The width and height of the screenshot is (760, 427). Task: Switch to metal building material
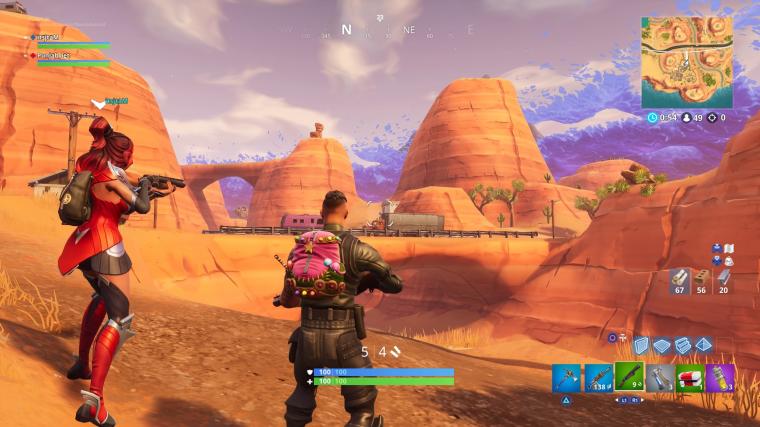pyautogui.click(x=723, y=280)
